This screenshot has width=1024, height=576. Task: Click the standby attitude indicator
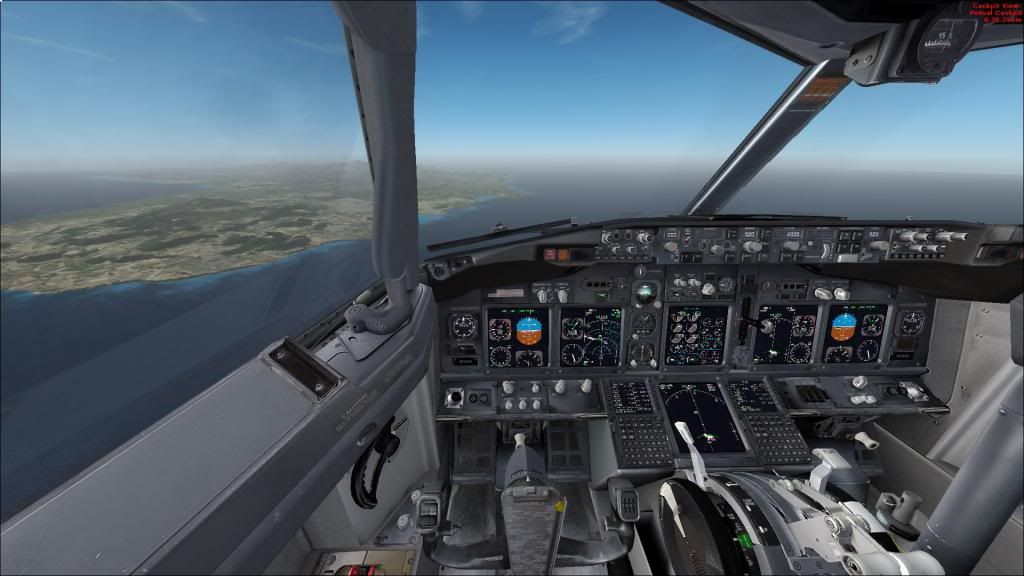646,292
